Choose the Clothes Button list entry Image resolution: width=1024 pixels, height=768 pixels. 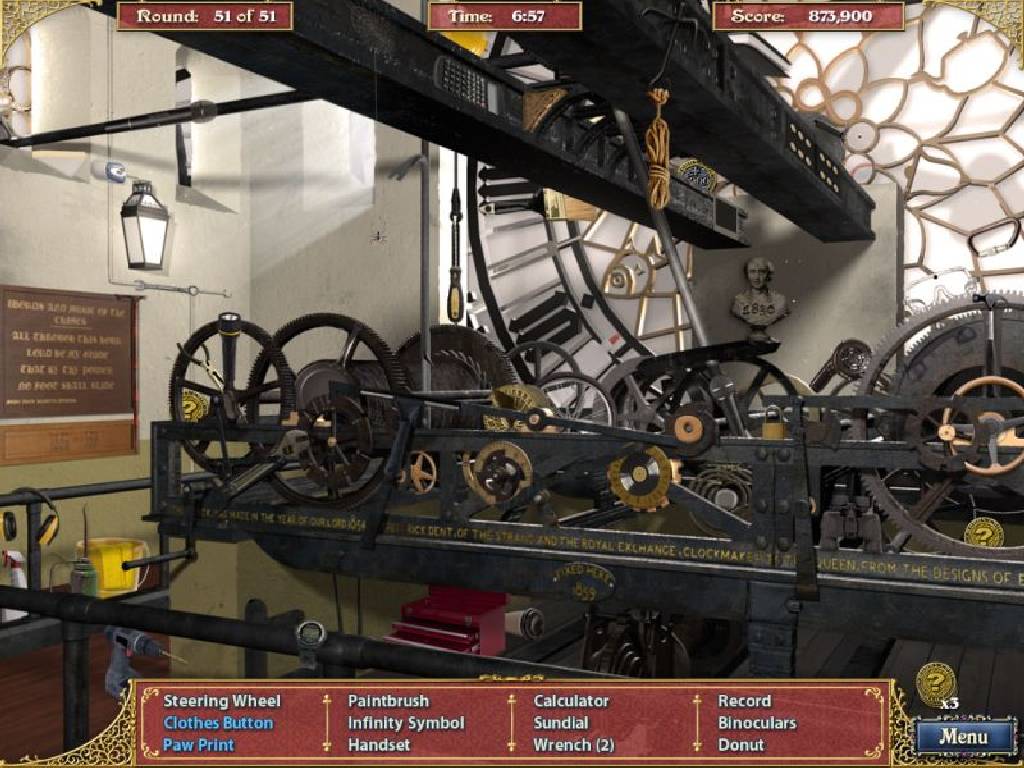click(x=218, y=723)
